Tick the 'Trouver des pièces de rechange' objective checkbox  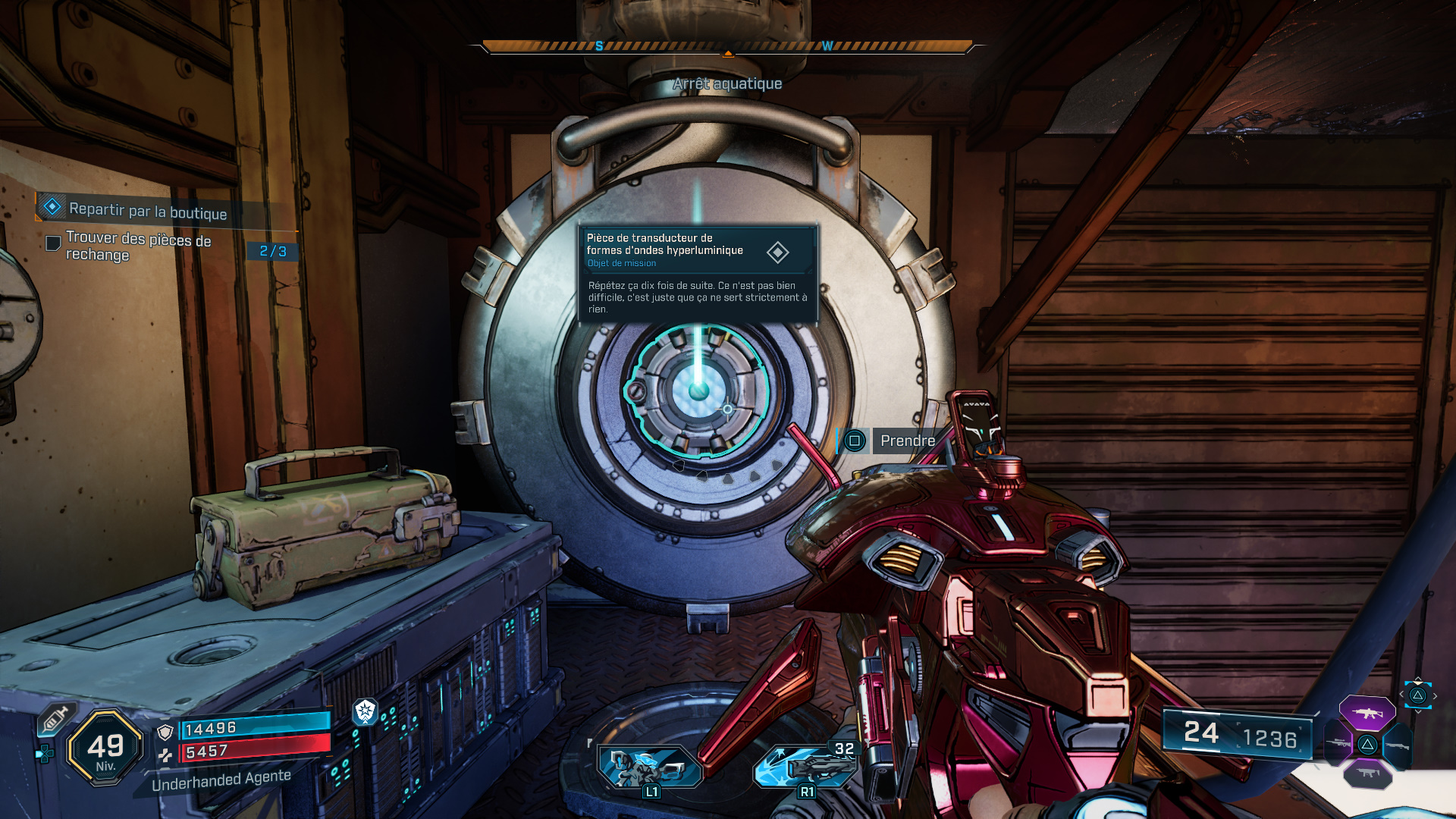coord(53,243)
